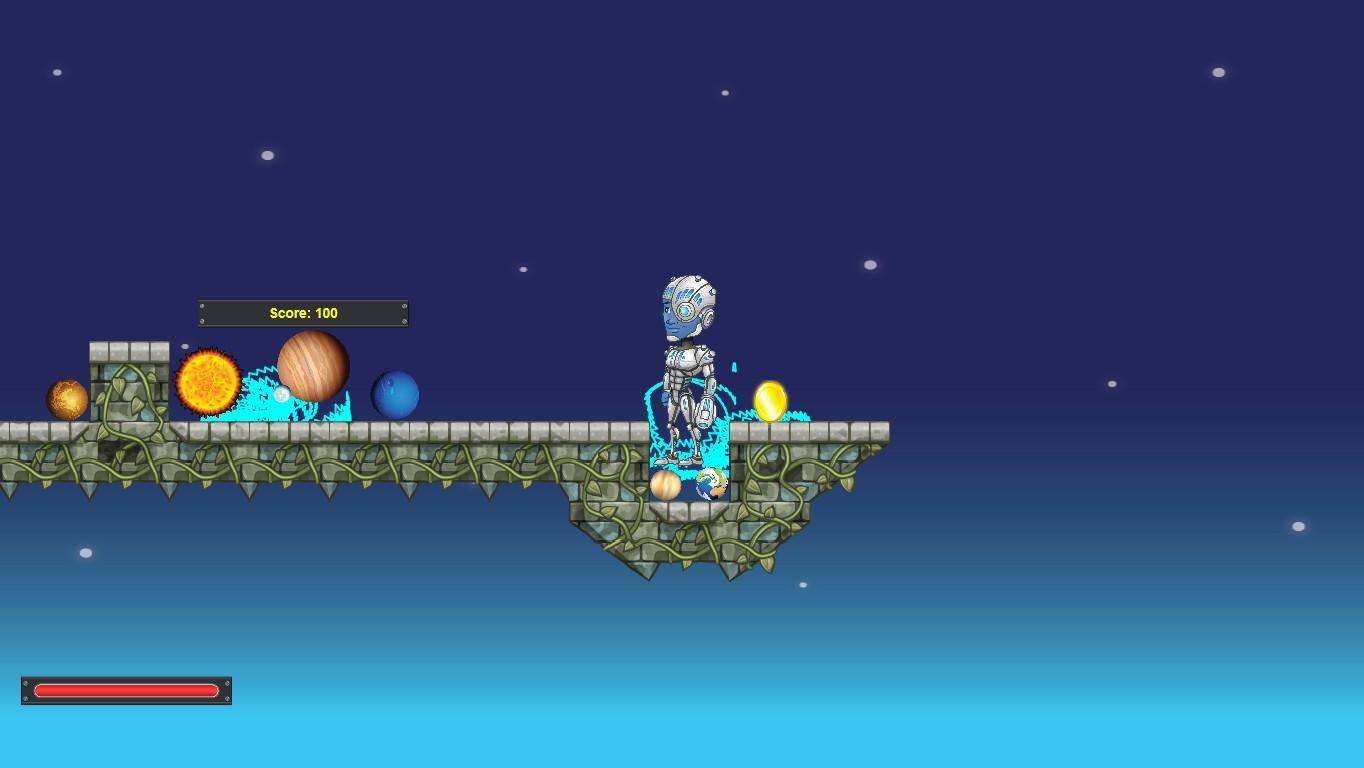Click the stone pillar with vines
This screenshot has height=768, width=1364.
(127, 385)
